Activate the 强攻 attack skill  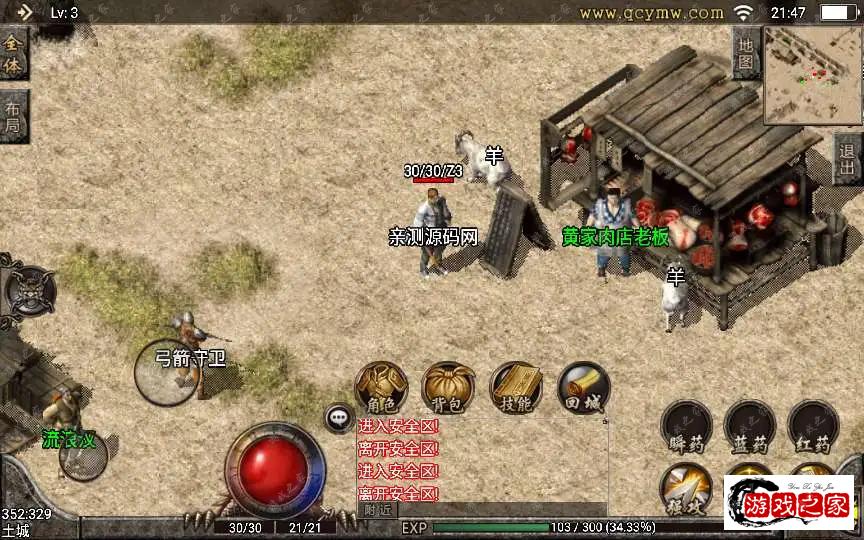pyautogui.click(x=686, y=488)
